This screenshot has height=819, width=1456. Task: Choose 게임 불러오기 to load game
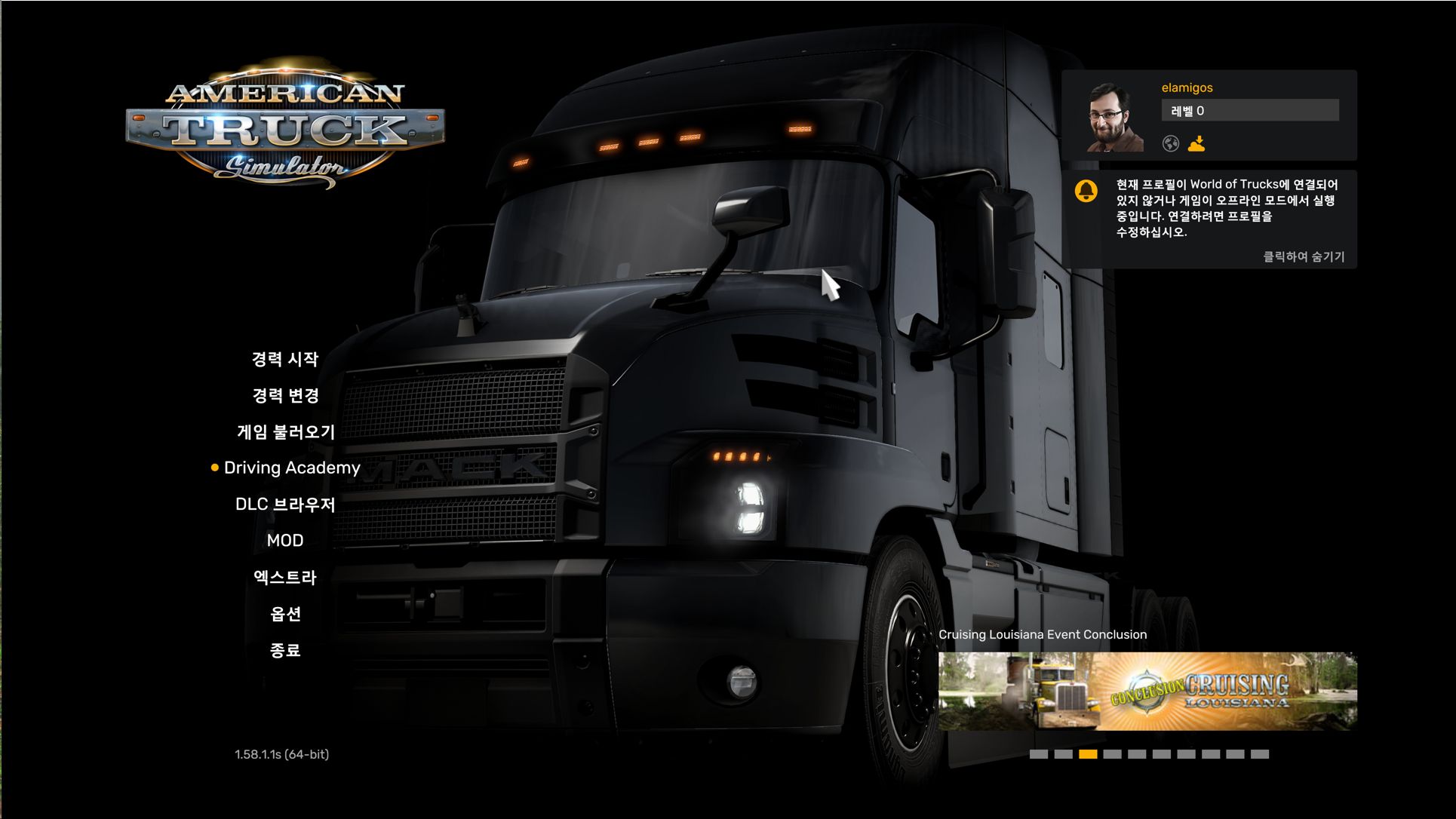[x=285, y=431]
